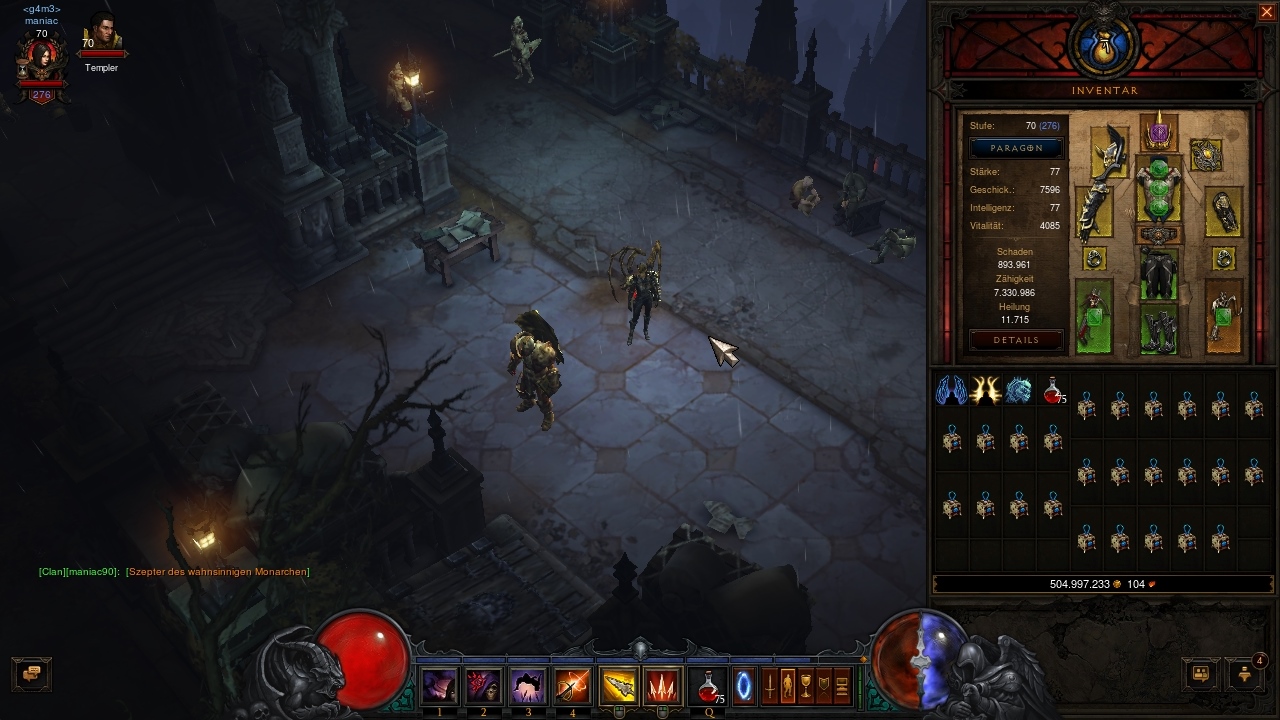Activate the hooded skull skill on key 2
Screen dimensions: 1280x720
click(484, 686)
